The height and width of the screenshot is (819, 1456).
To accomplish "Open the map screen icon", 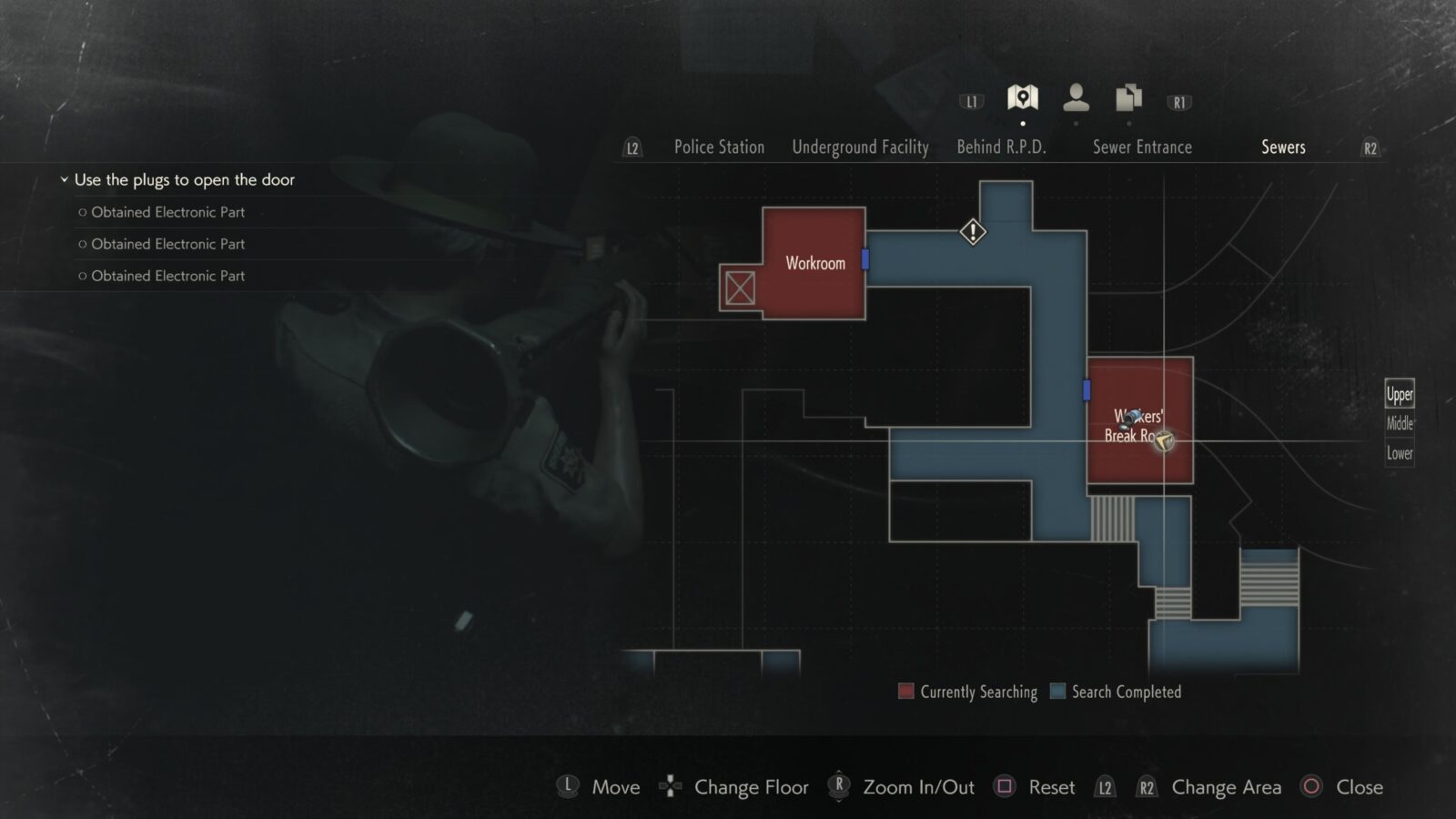I will (1023, 97).
